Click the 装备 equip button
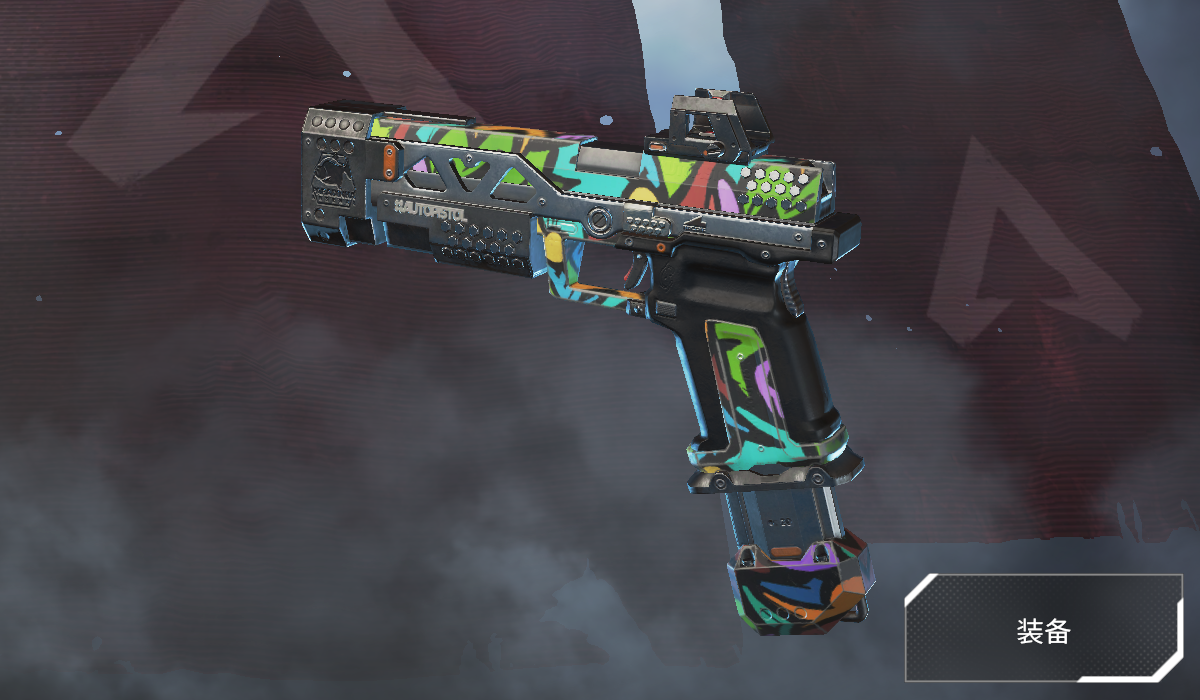The image size is (1200, 700). (x=1043, y=628)
